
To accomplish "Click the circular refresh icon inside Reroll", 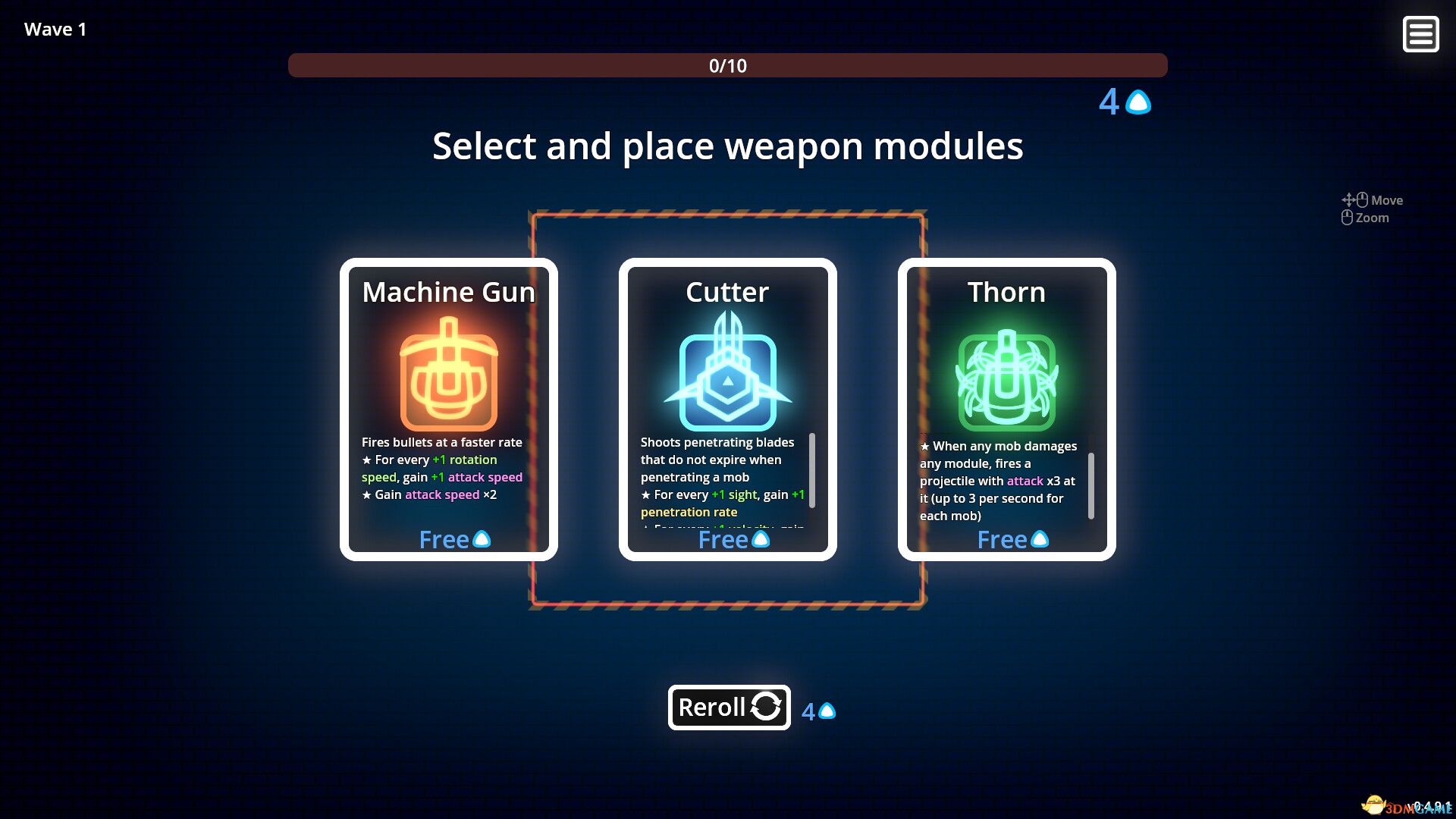I will click(766, 708).
